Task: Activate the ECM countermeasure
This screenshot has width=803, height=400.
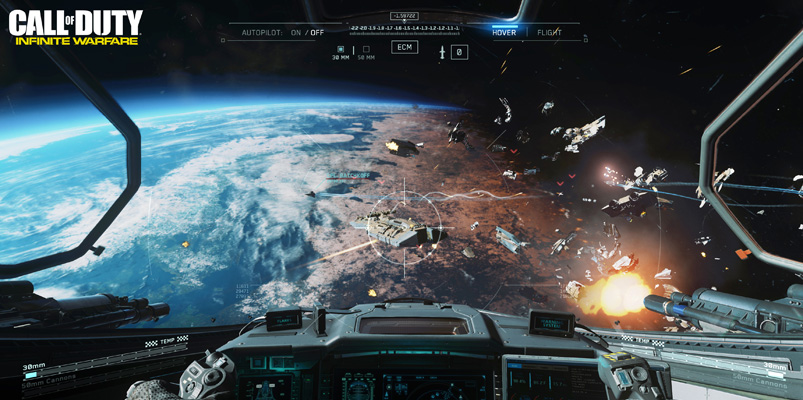Action: 404,47
